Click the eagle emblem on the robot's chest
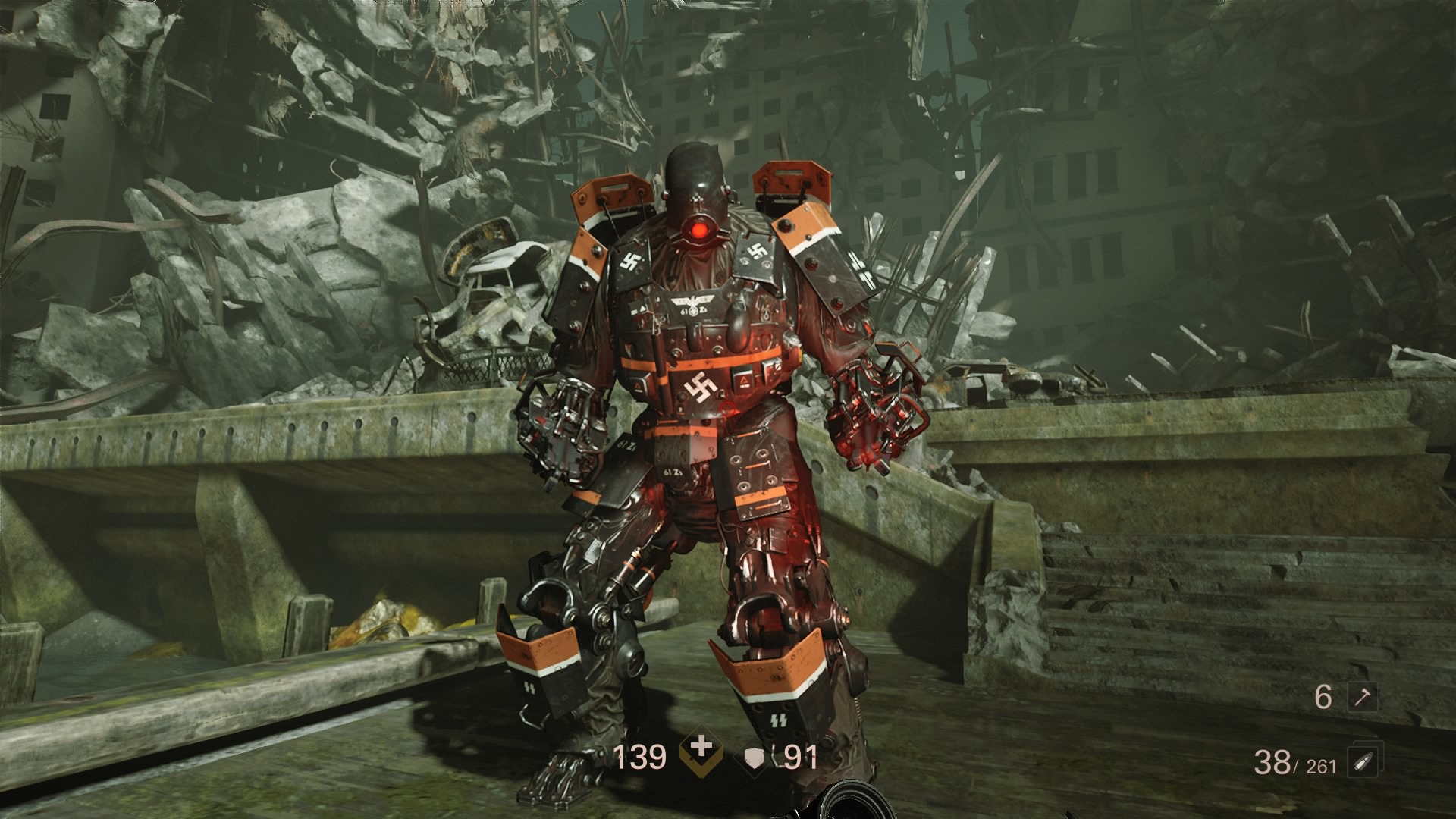Viewport: 1456px width, 819px height. pos(692,300)
